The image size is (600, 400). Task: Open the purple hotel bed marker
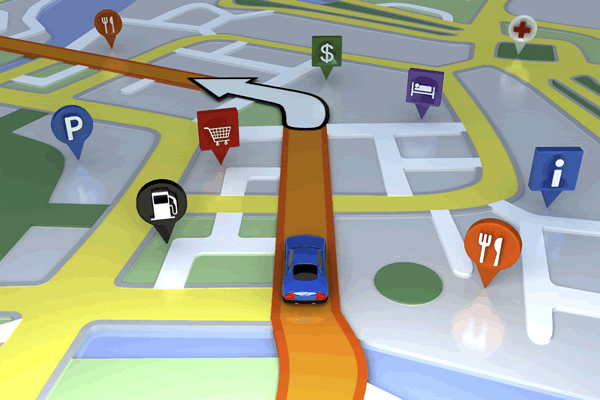pyautogui.click(x=421, y=87)
